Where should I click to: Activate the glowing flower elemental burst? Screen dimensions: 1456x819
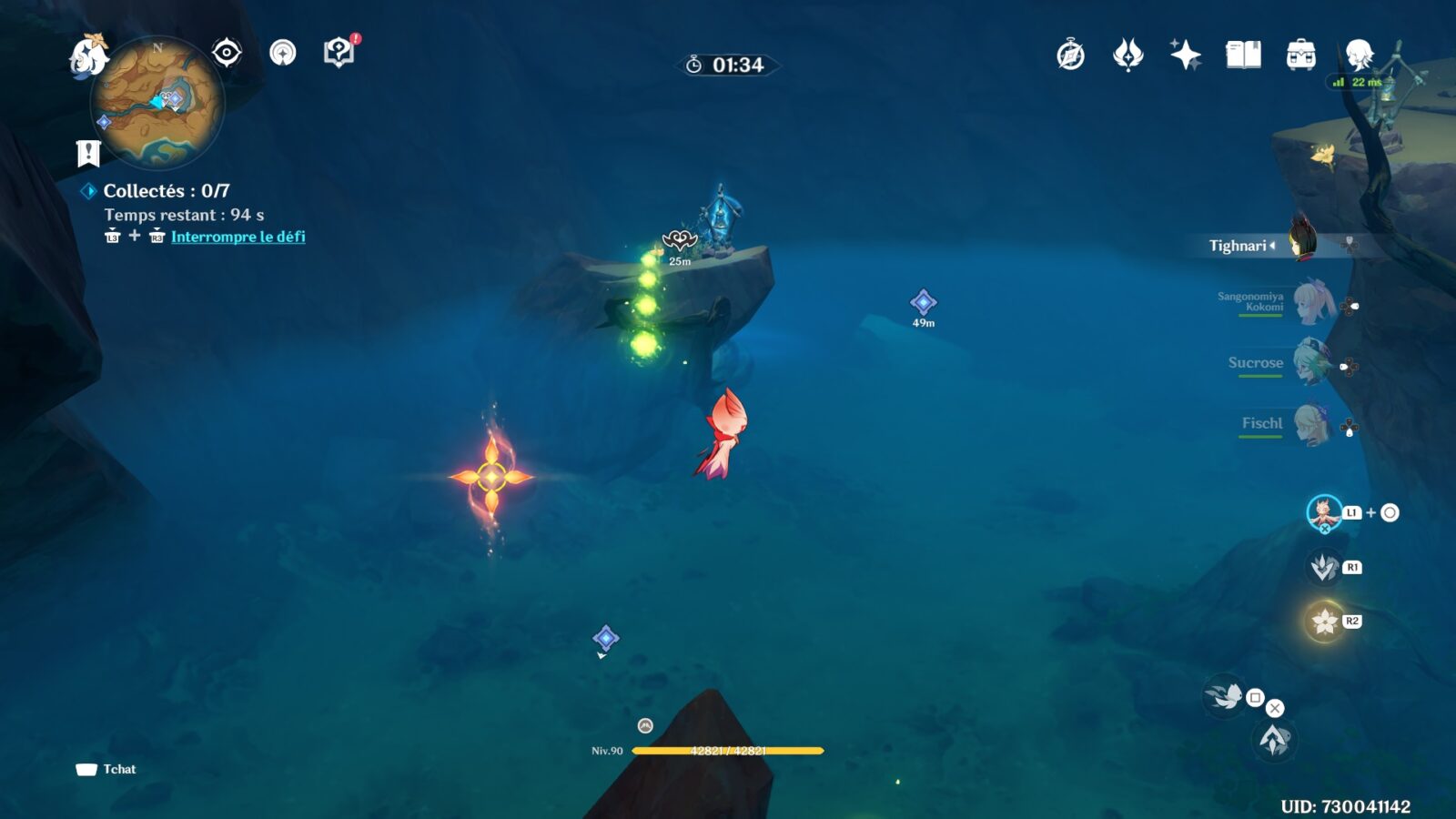(x=1325, y=622)
